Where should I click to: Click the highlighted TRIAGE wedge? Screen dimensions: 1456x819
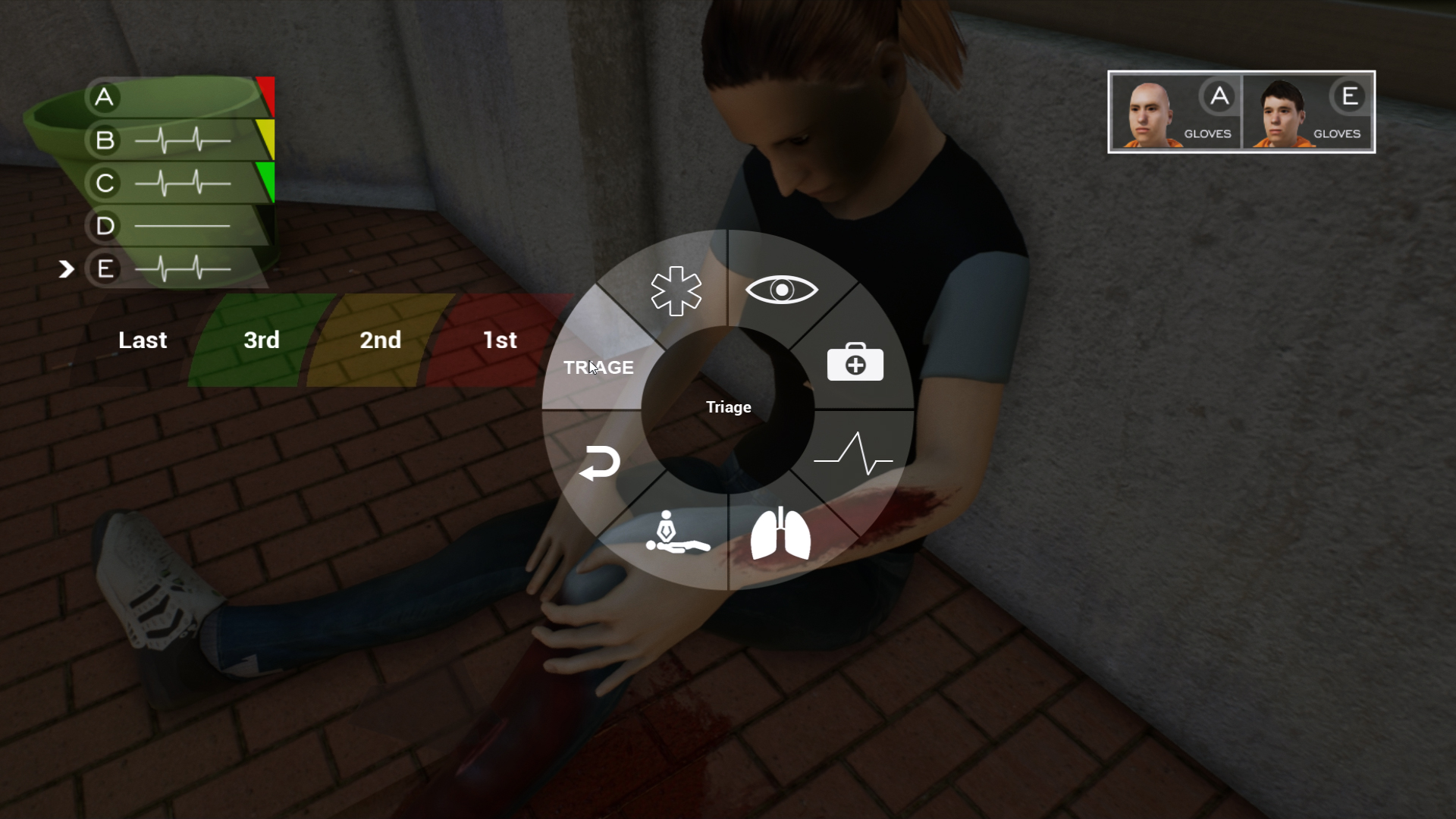[x=598, y=367]
